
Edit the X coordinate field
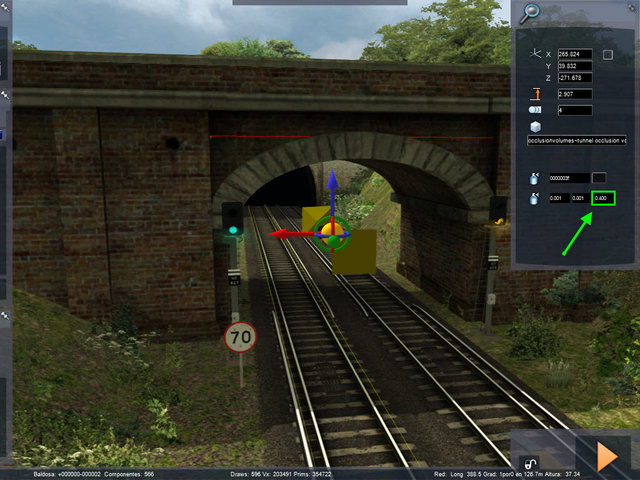point(575,54)
